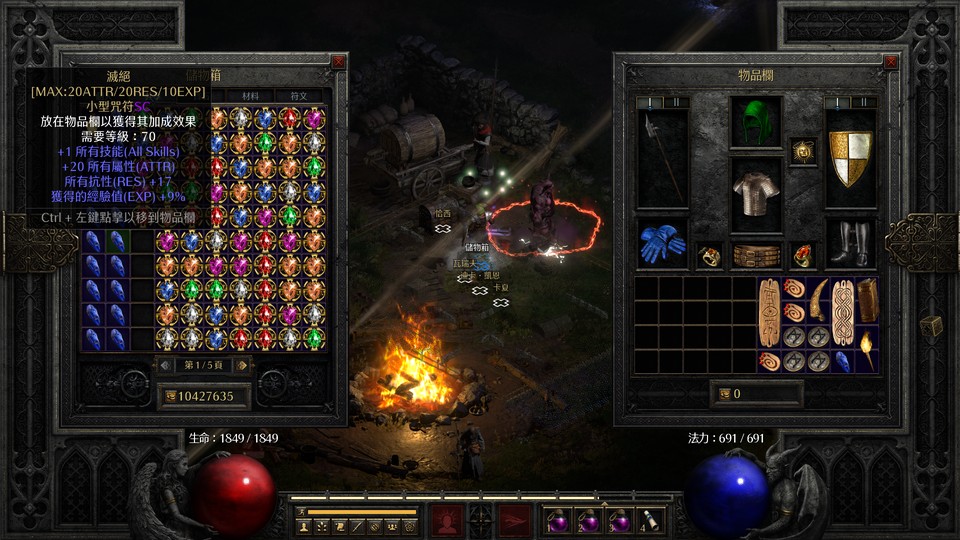The image size is (960, 540).
Task: Select the equipped belt
Action: click(x=756, y=255)
